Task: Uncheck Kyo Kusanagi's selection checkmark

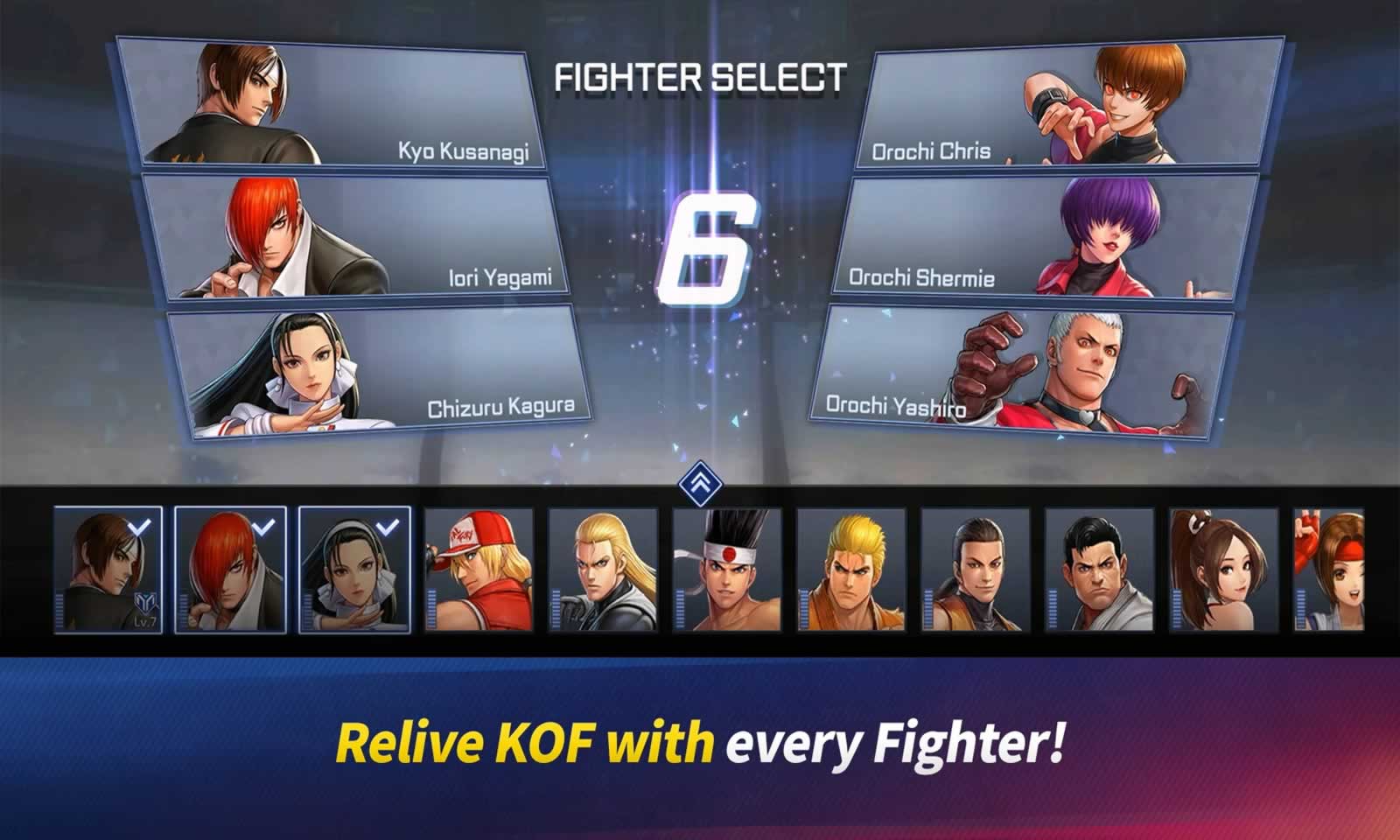Action: 137,528
